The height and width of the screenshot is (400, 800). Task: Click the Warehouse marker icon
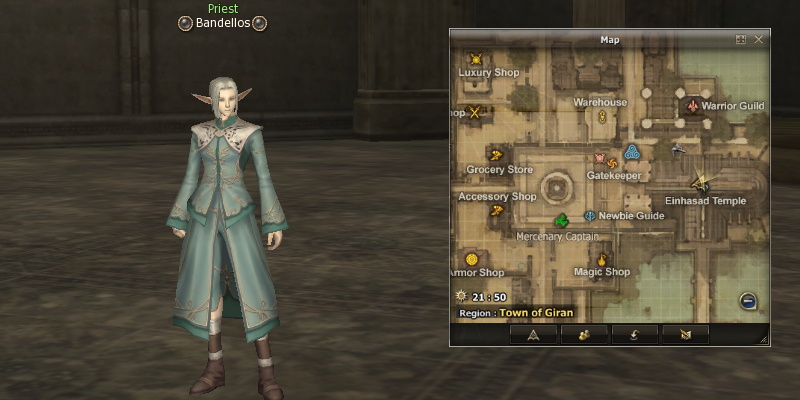pyautogui.click(x=603, y=116)
